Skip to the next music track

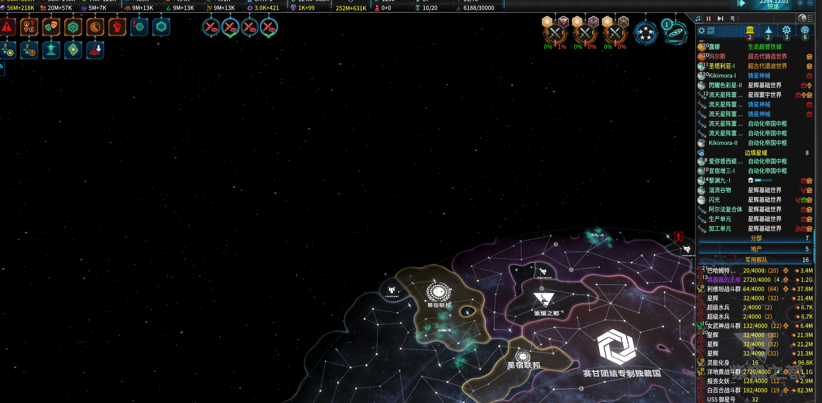pyautogui.click(x=720, y=18)
